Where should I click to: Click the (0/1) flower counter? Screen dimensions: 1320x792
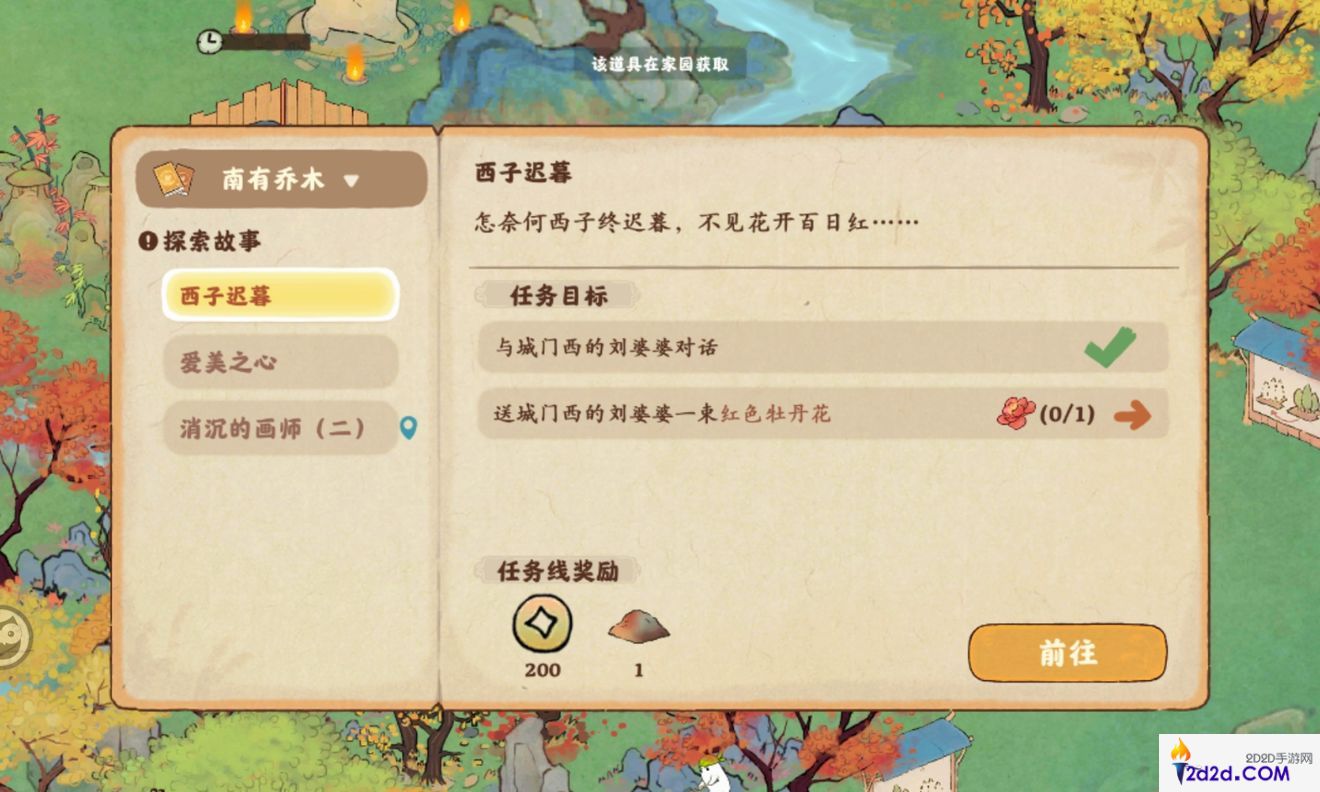click(x=1068, y=412)
